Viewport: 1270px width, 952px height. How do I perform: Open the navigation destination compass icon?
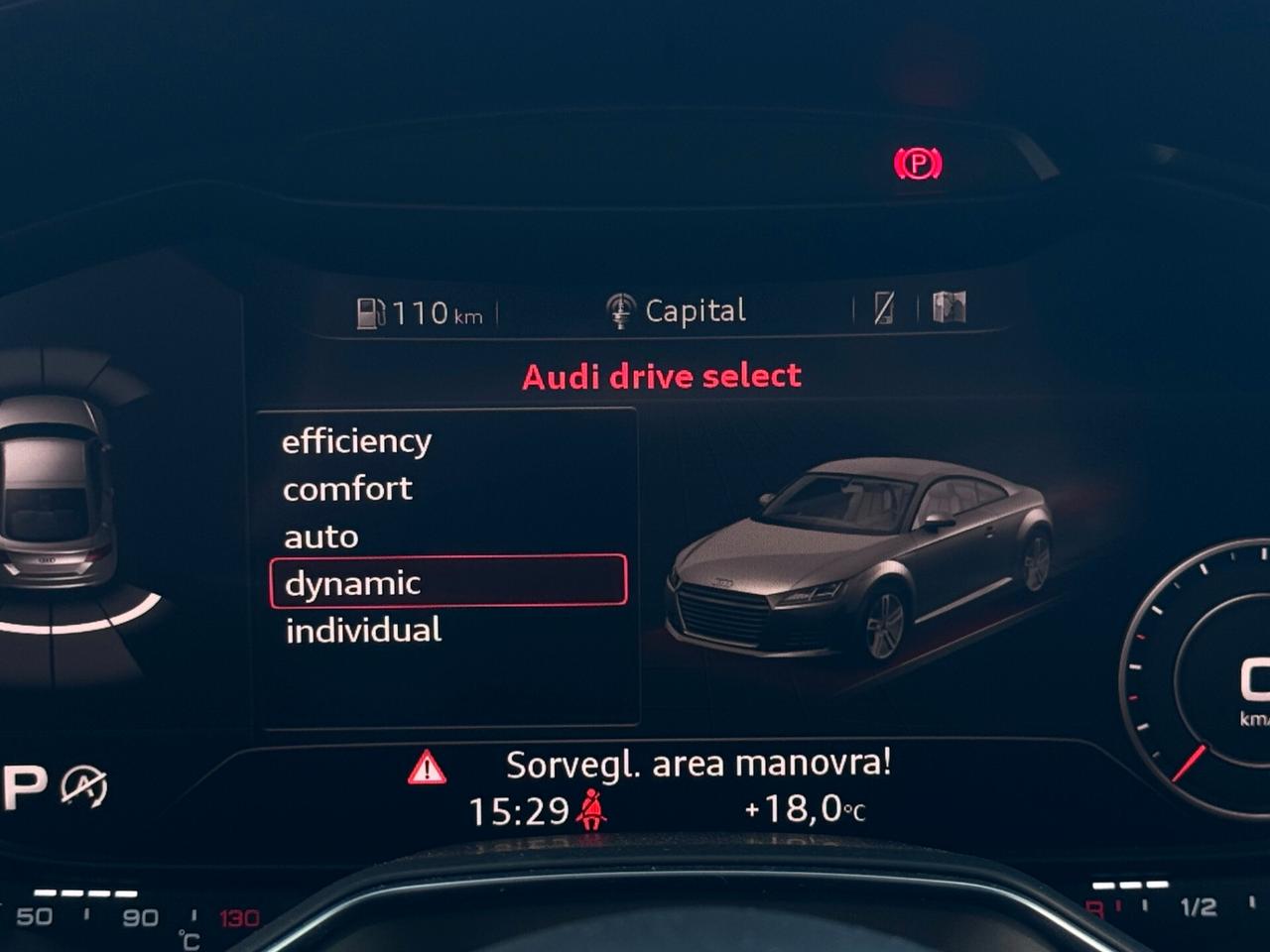(x=622, y=308)
